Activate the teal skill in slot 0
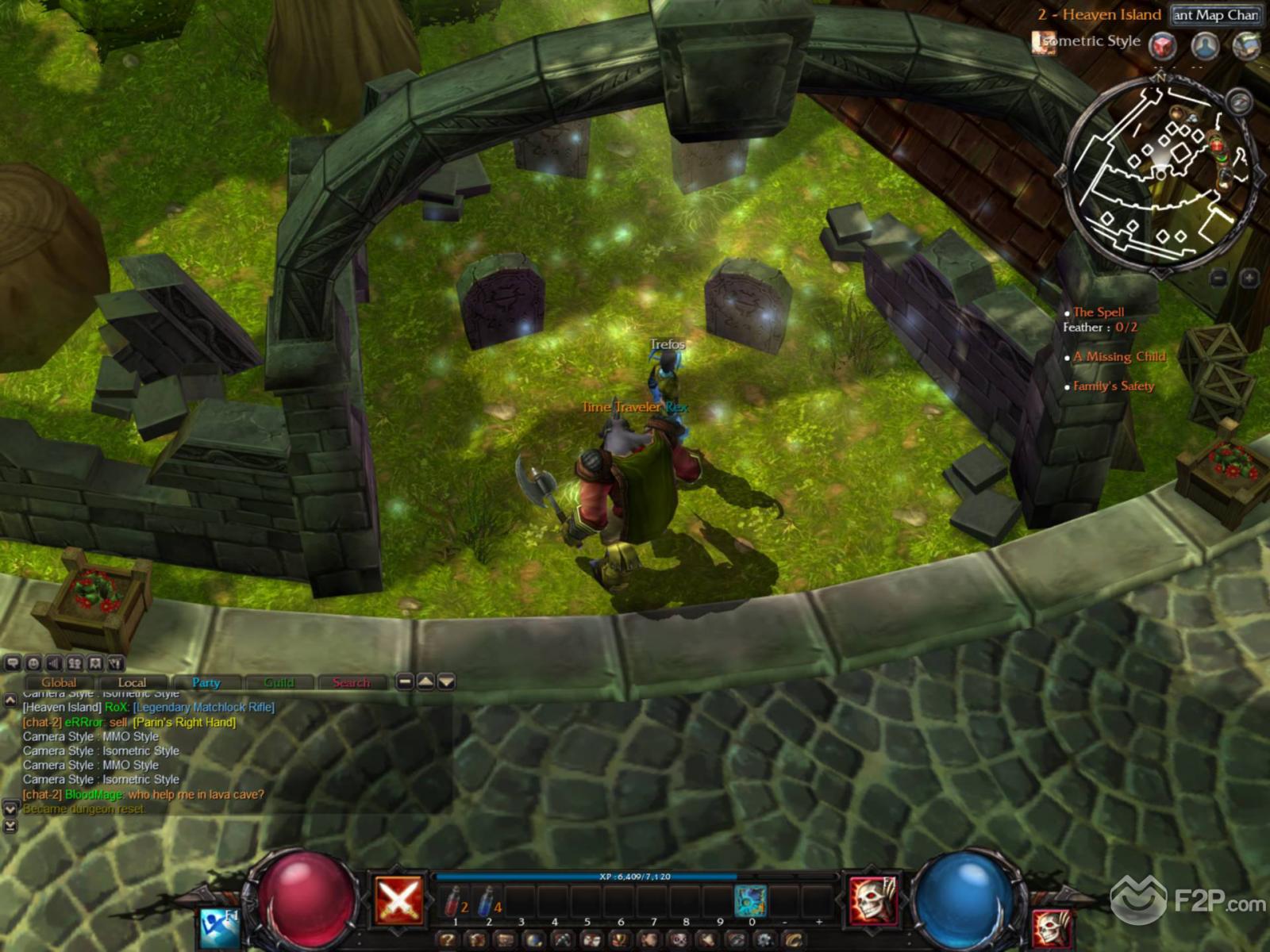Viewport: 1270px width, 952px height. pyautogui.click(x=750, y=901)
